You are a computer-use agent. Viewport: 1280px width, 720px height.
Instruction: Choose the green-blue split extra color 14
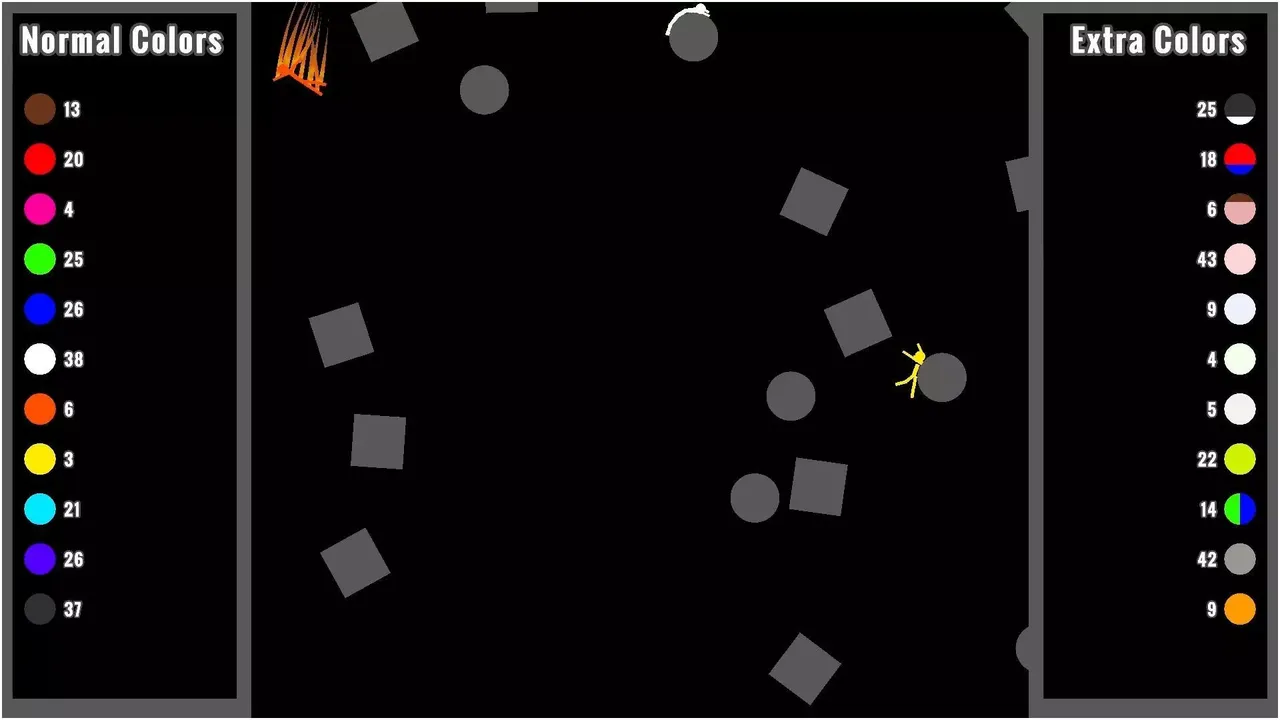tap(1238, 510)
